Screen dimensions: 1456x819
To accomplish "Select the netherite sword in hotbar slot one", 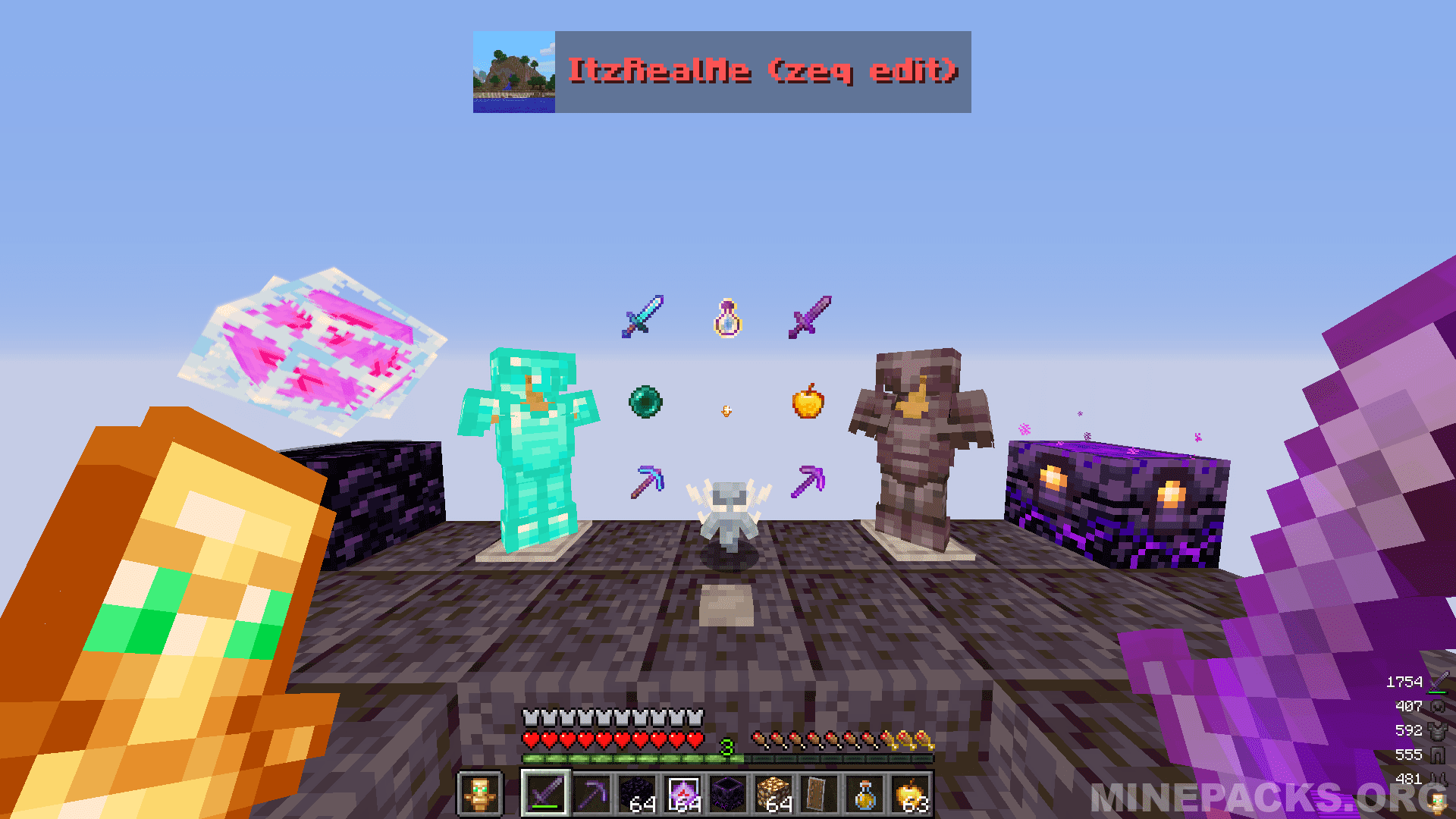I will (544, 792).
